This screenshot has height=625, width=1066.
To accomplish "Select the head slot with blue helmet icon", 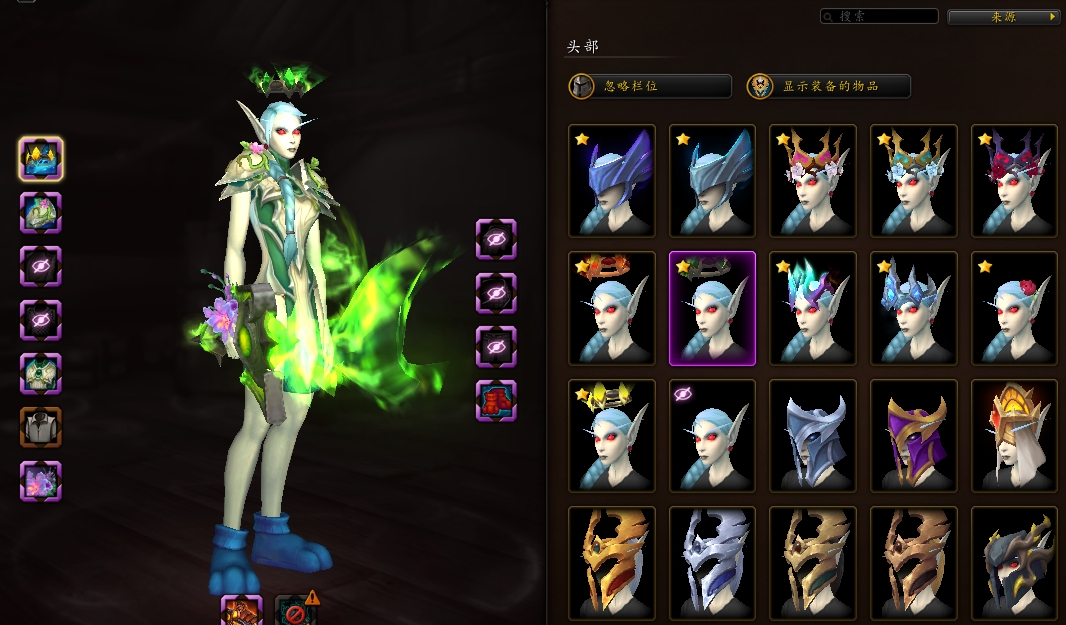I will 41,158.
